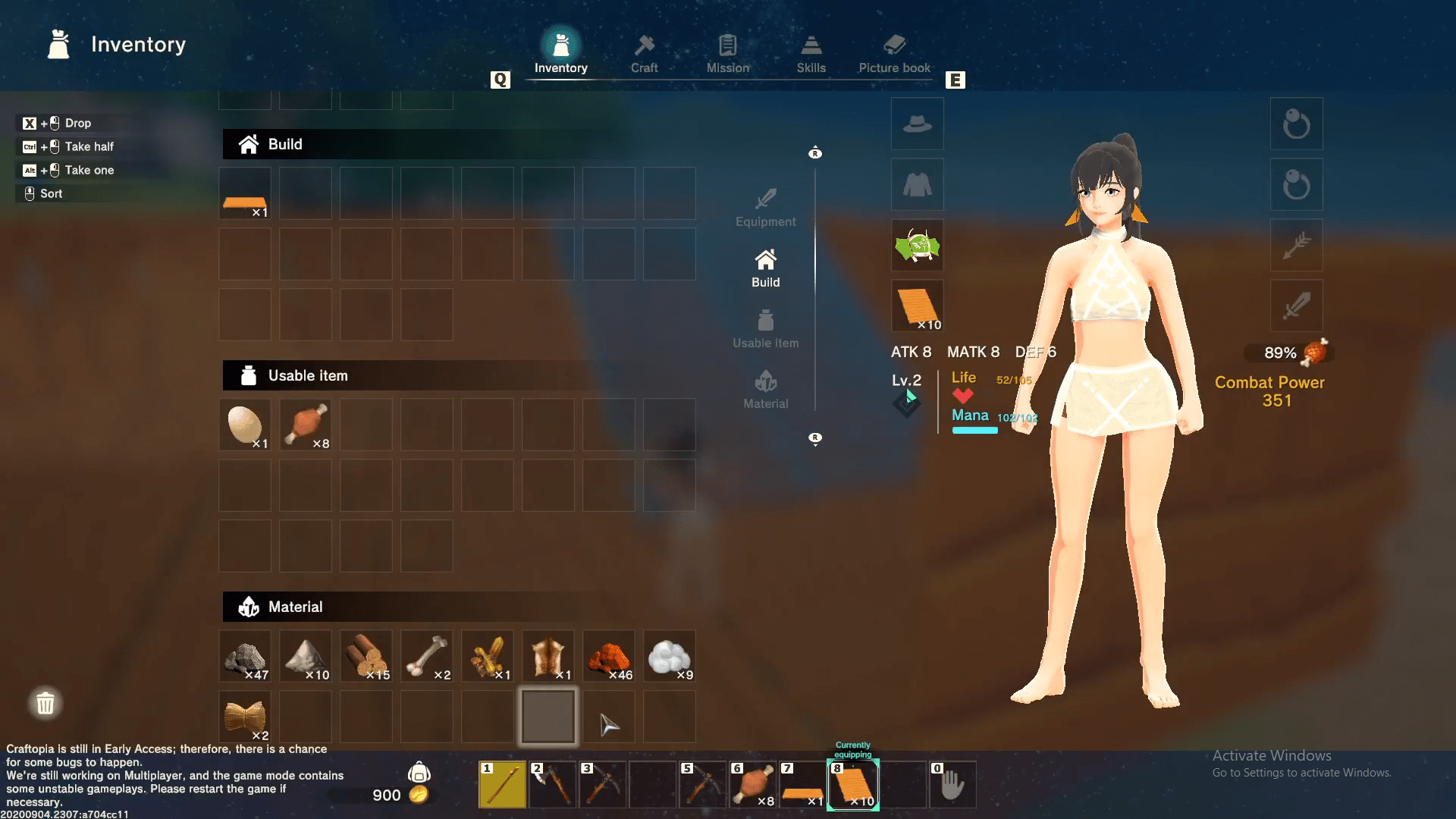The height and width of the screenshot is (819, 1456).
Task: Click Go to Settings to activate Windows
Action: pyautogui.click(x=1300, y=773)
